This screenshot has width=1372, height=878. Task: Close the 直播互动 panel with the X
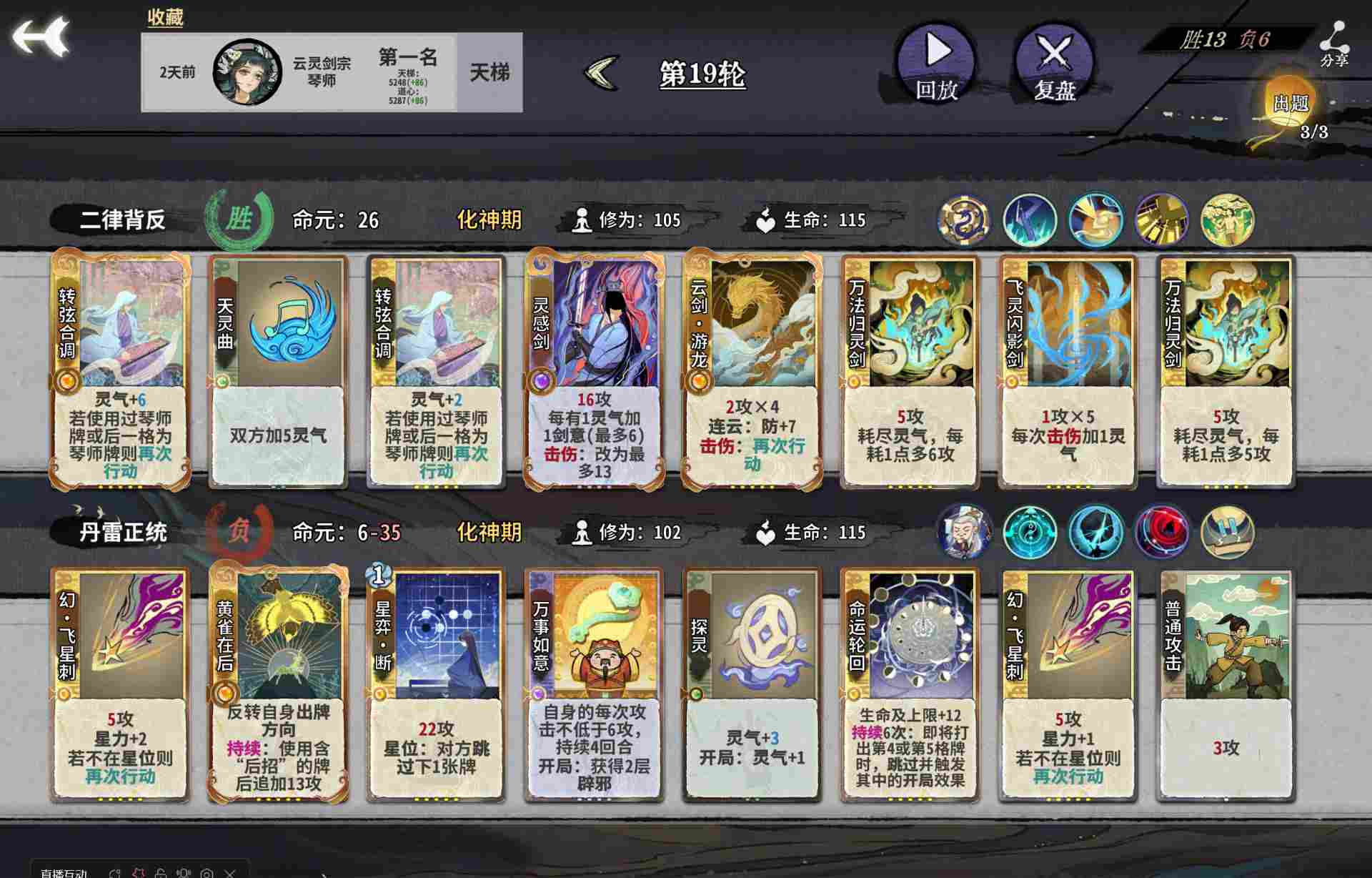(231, 872)
